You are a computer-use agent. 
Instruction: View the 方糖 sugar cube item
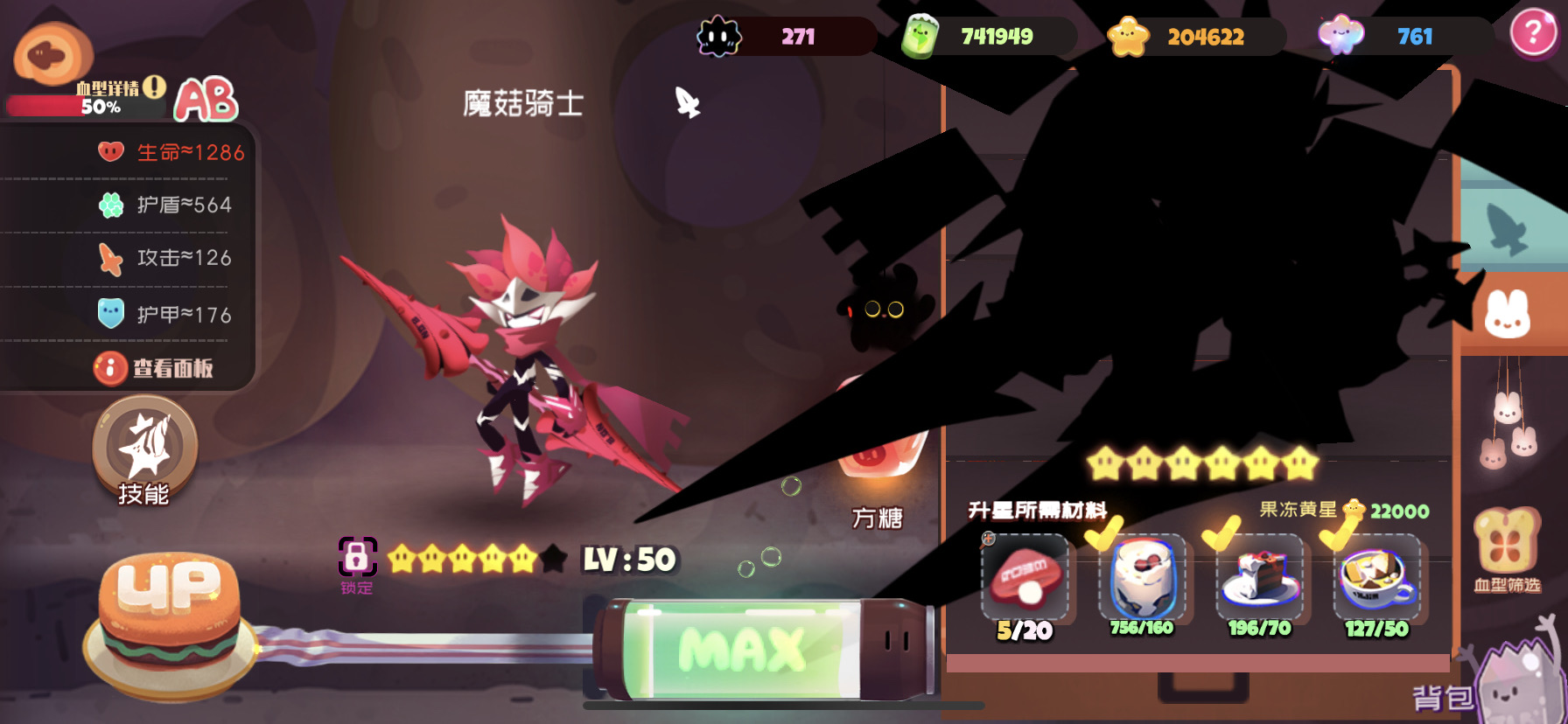tap(880, 472)
